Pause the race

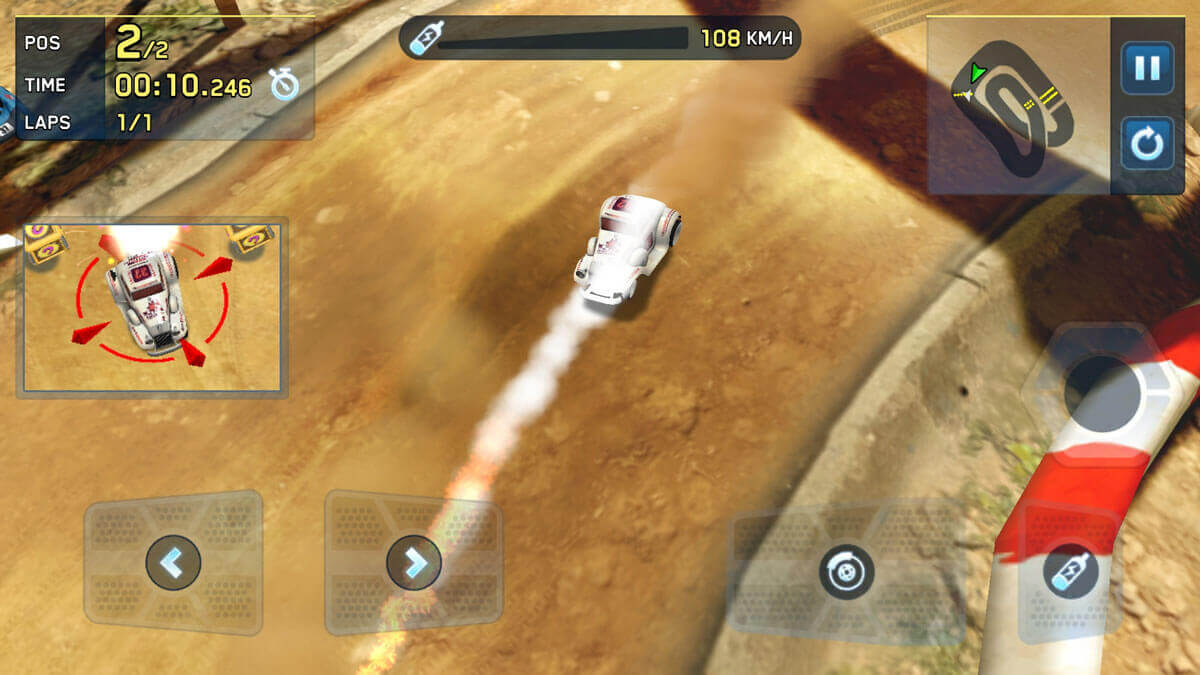pyautogui.click(x=1146, y=68)
